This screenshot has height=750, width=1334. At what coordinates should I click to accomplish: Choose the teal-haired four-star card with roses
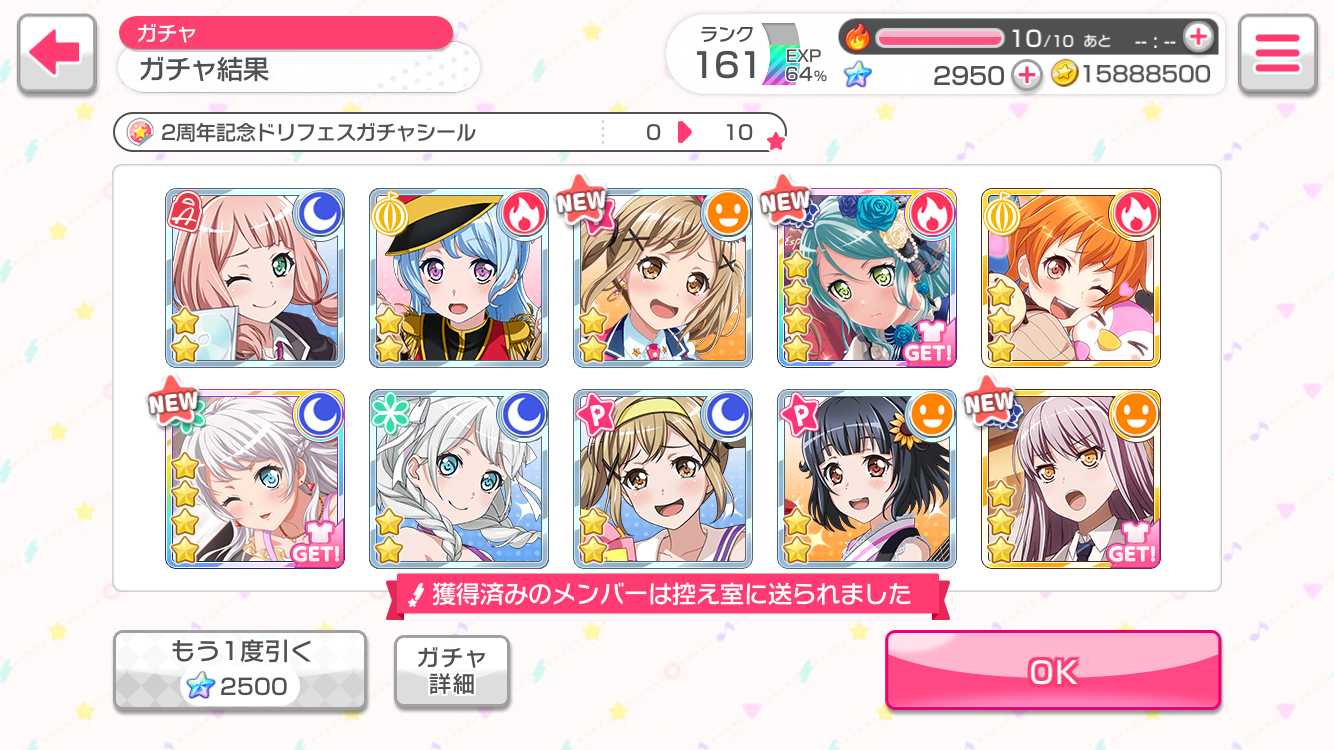[867, 277]
